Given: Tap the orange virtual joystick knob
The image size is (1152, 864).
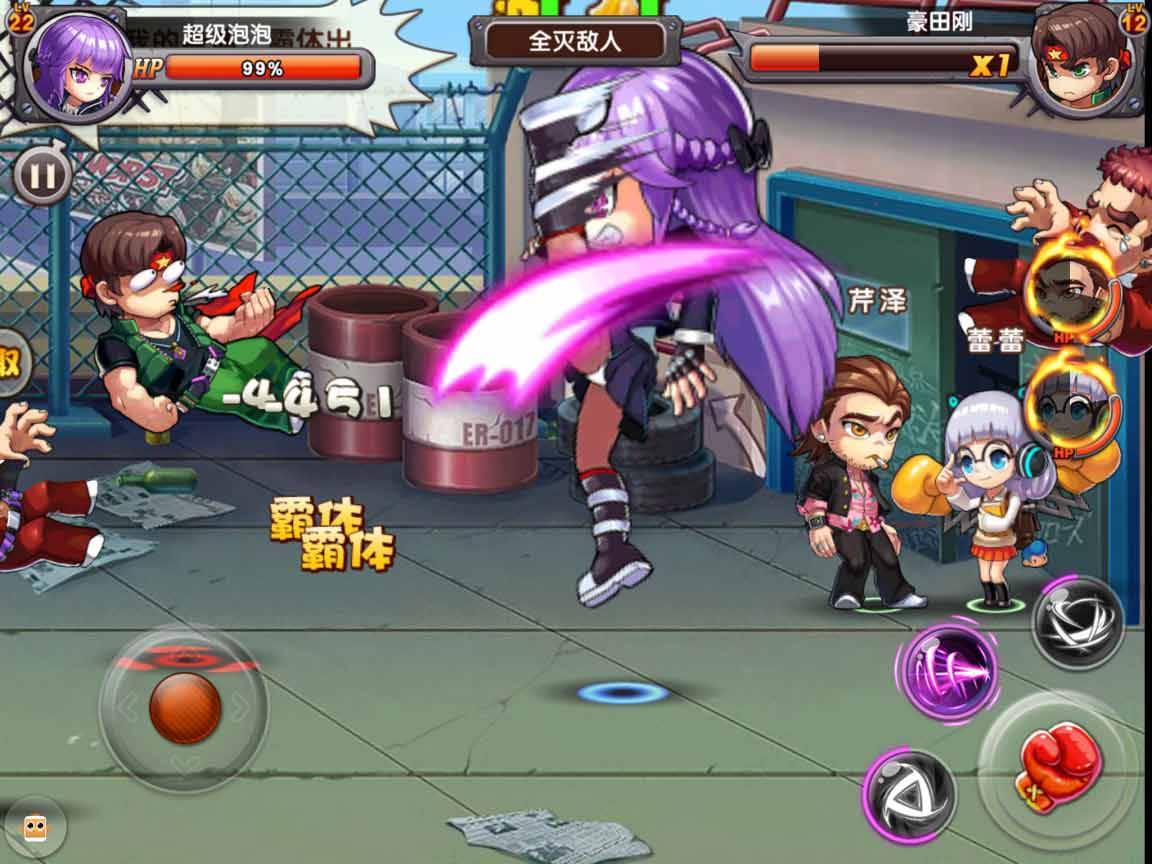Looking at the screenshot, I should [x=184, y=708].
